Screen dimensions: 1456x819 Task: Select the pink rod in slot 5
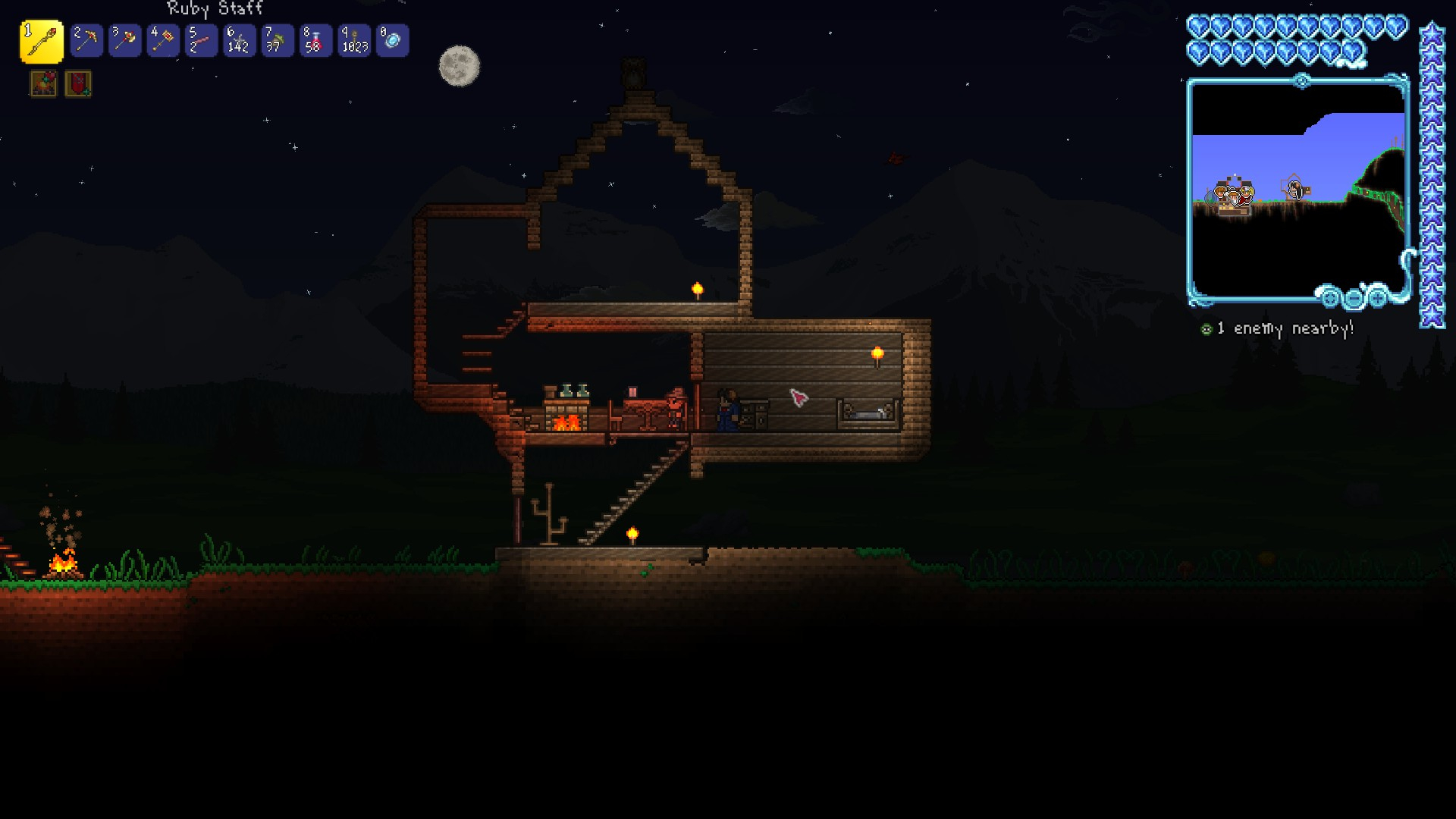pos(201,41)
